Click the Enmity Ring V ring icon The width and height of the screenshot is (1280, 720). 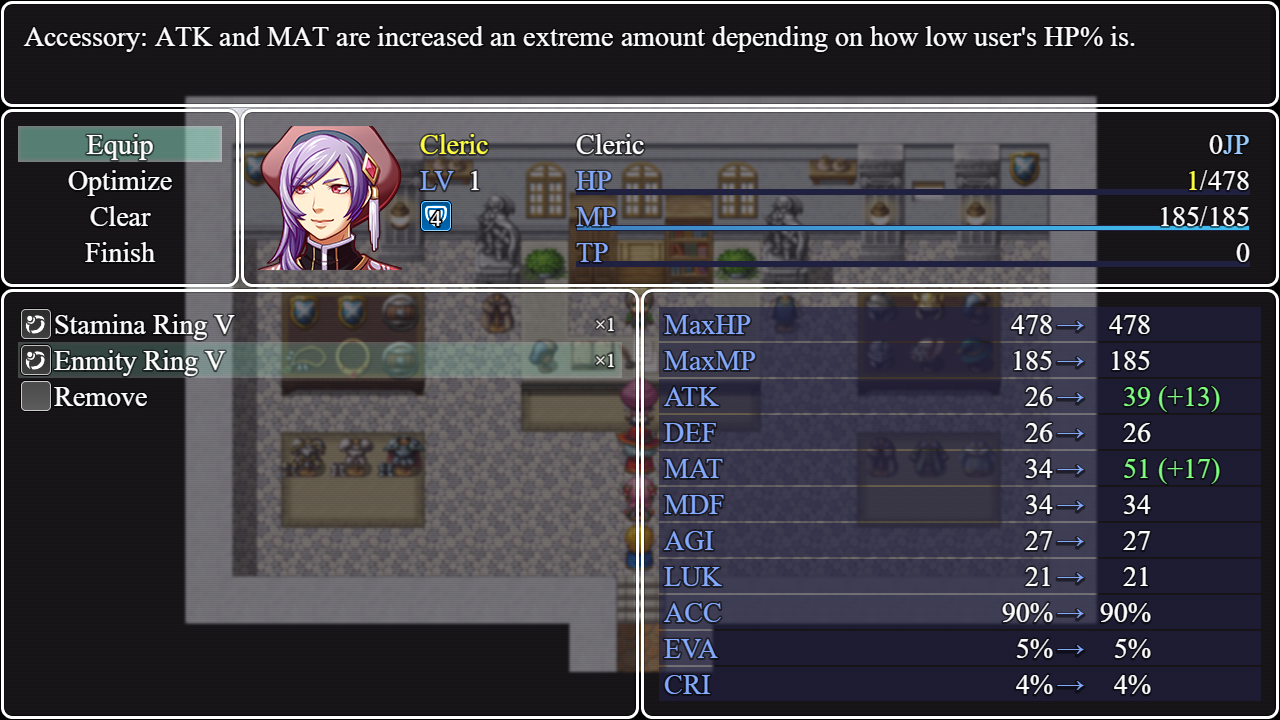pyautogui.click(x=35, y=360)
